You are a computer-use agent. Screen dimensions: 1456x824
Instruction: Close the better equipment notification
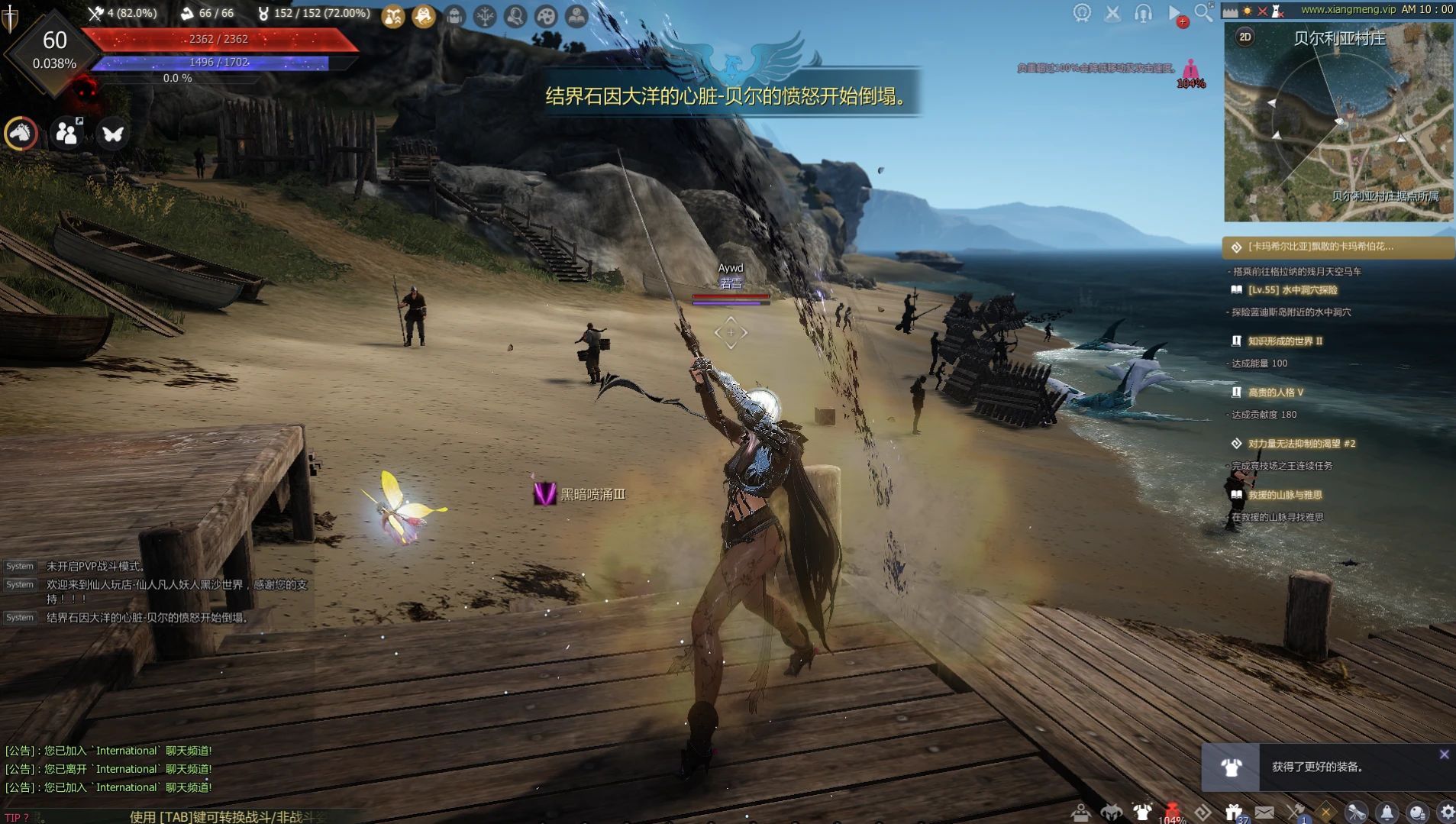tap(1444, 755)
